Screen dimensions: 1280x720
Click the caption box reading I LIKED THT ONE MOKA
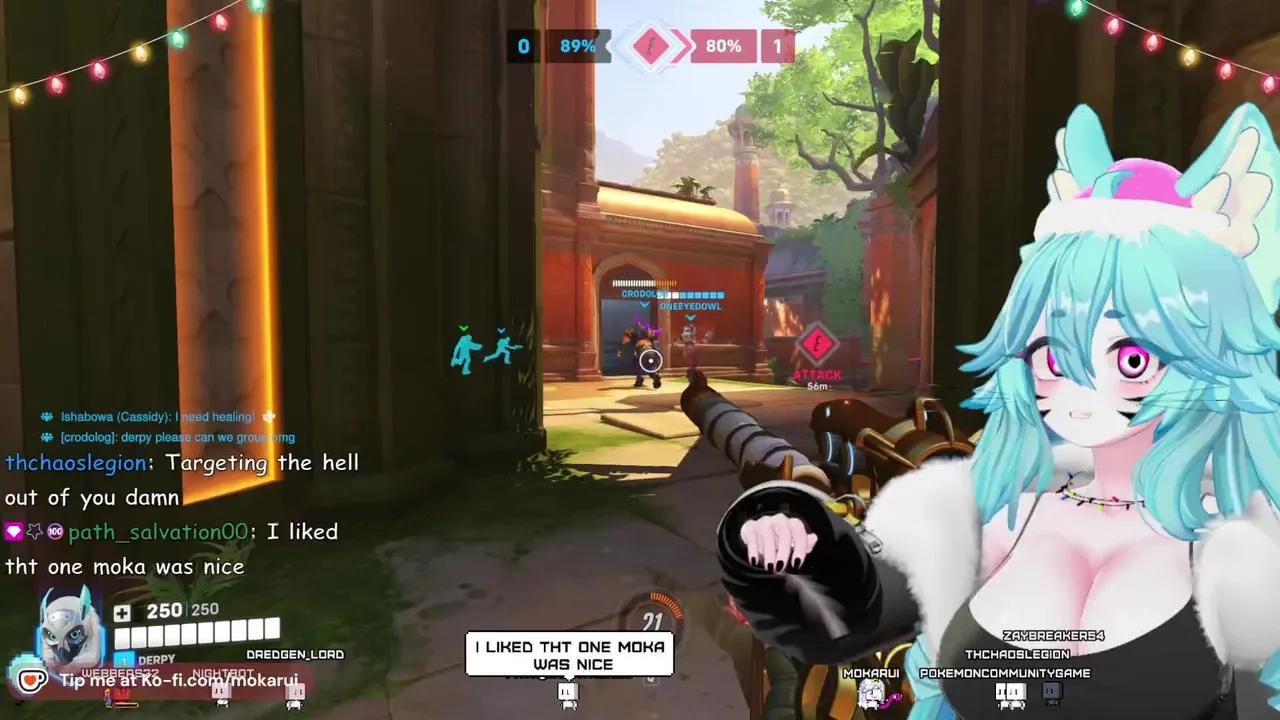[569, 655]
